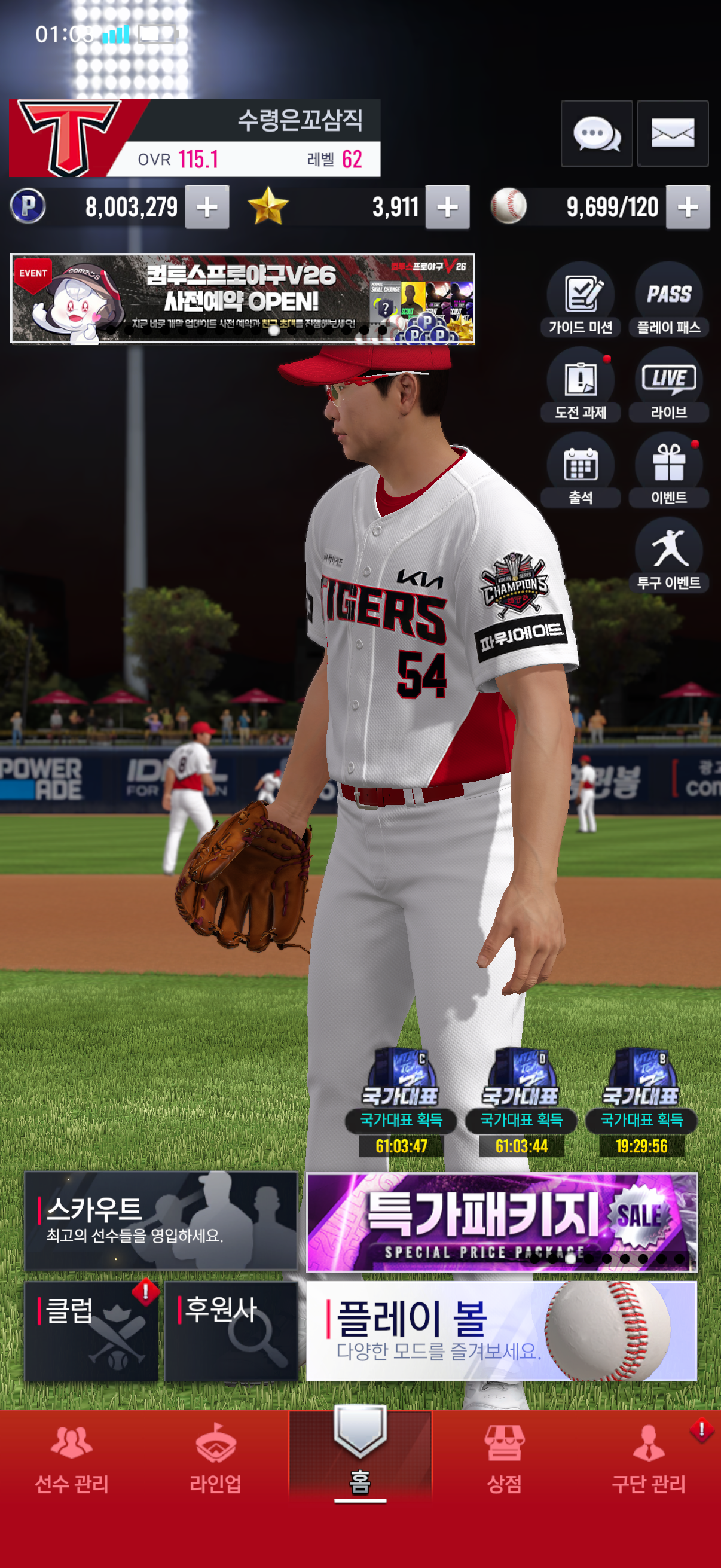The height and width of the screenshot is (1568, 721).
Task: Open the 이벤트 gift box menu
Action: pyautogui.click(x=668, y=469)
